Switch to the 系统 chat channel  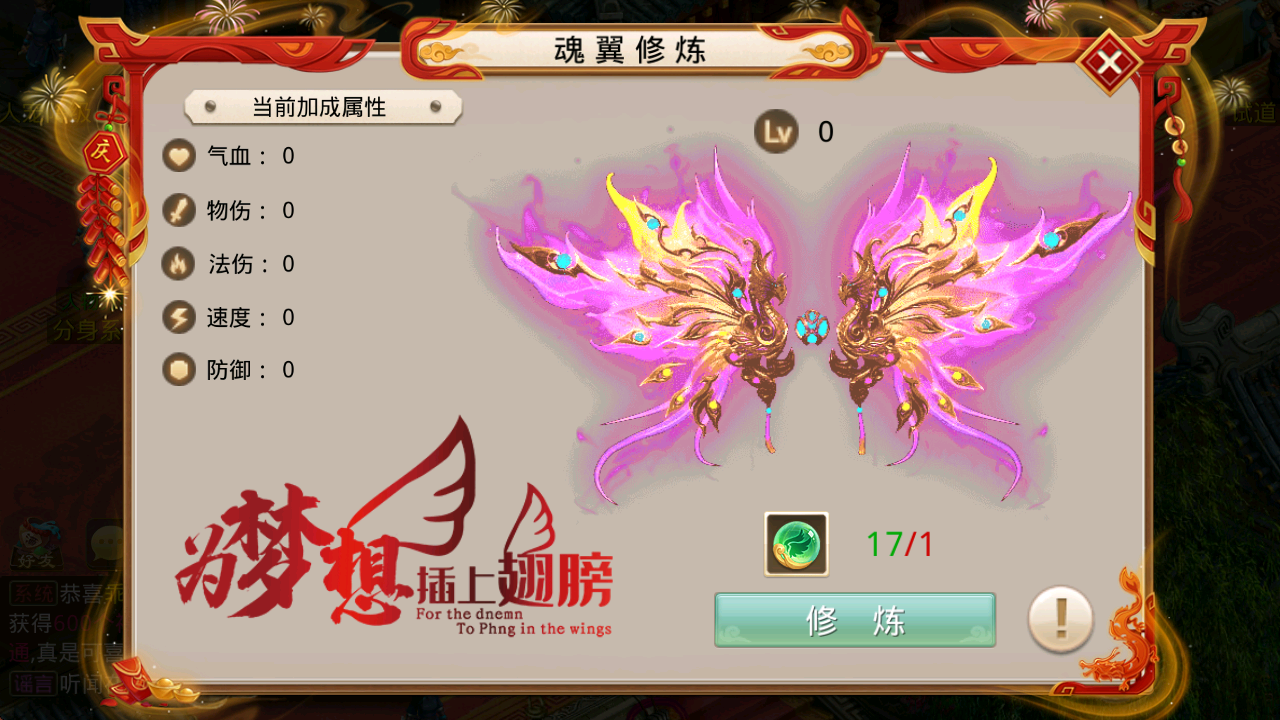[35, 590]
